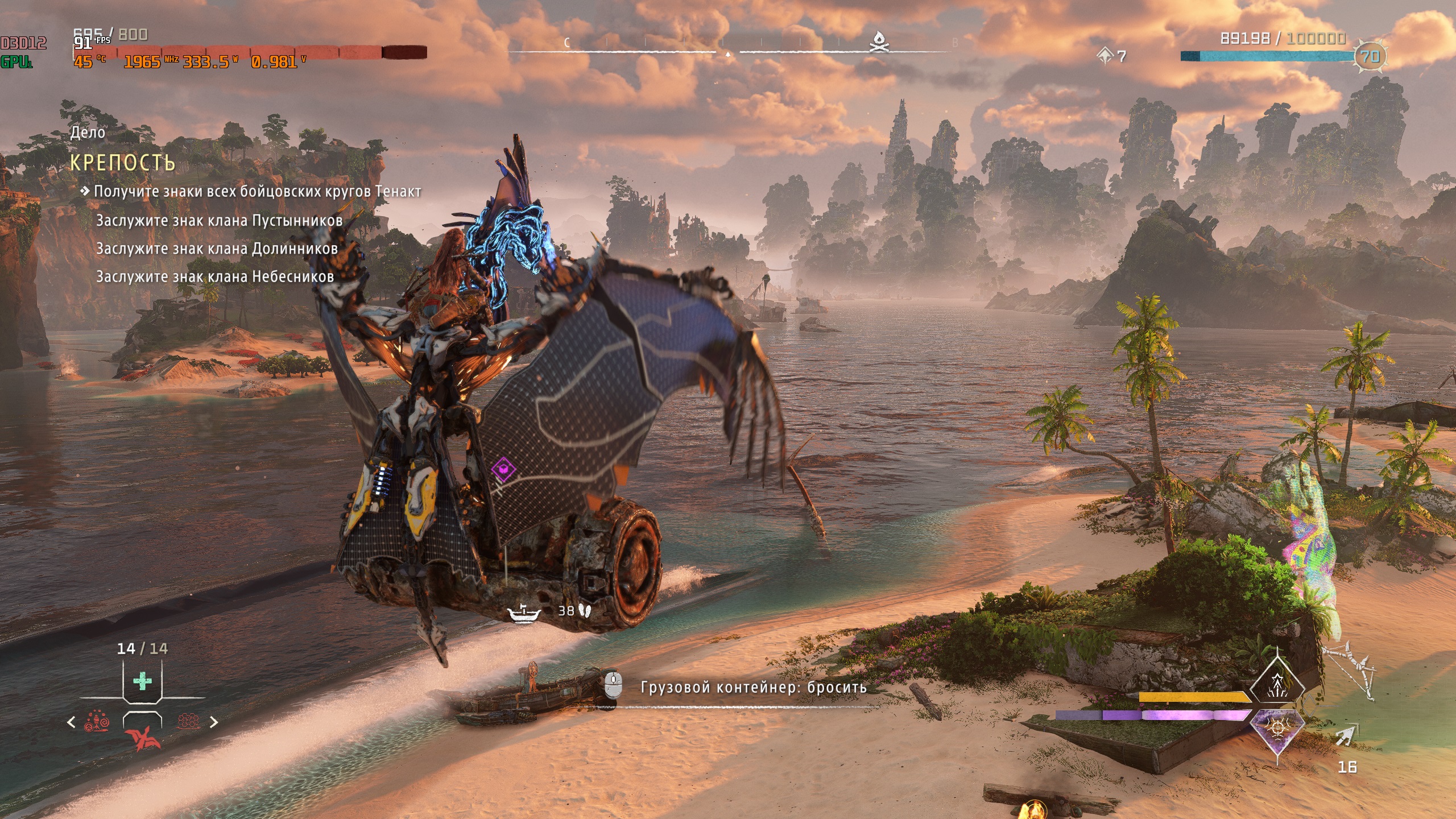Choose the red trap tool left of mount
Viewport: 1456px width, 819px height.
97,722
